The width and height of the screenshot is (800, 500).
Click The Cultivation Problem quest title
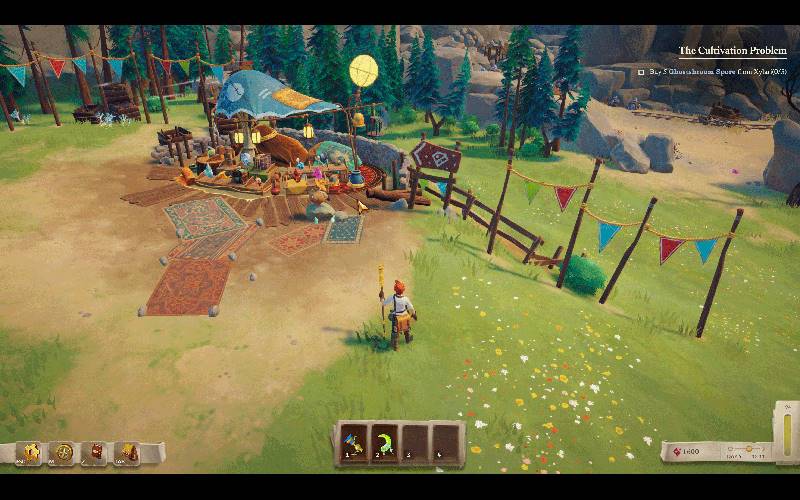point(733,50)
